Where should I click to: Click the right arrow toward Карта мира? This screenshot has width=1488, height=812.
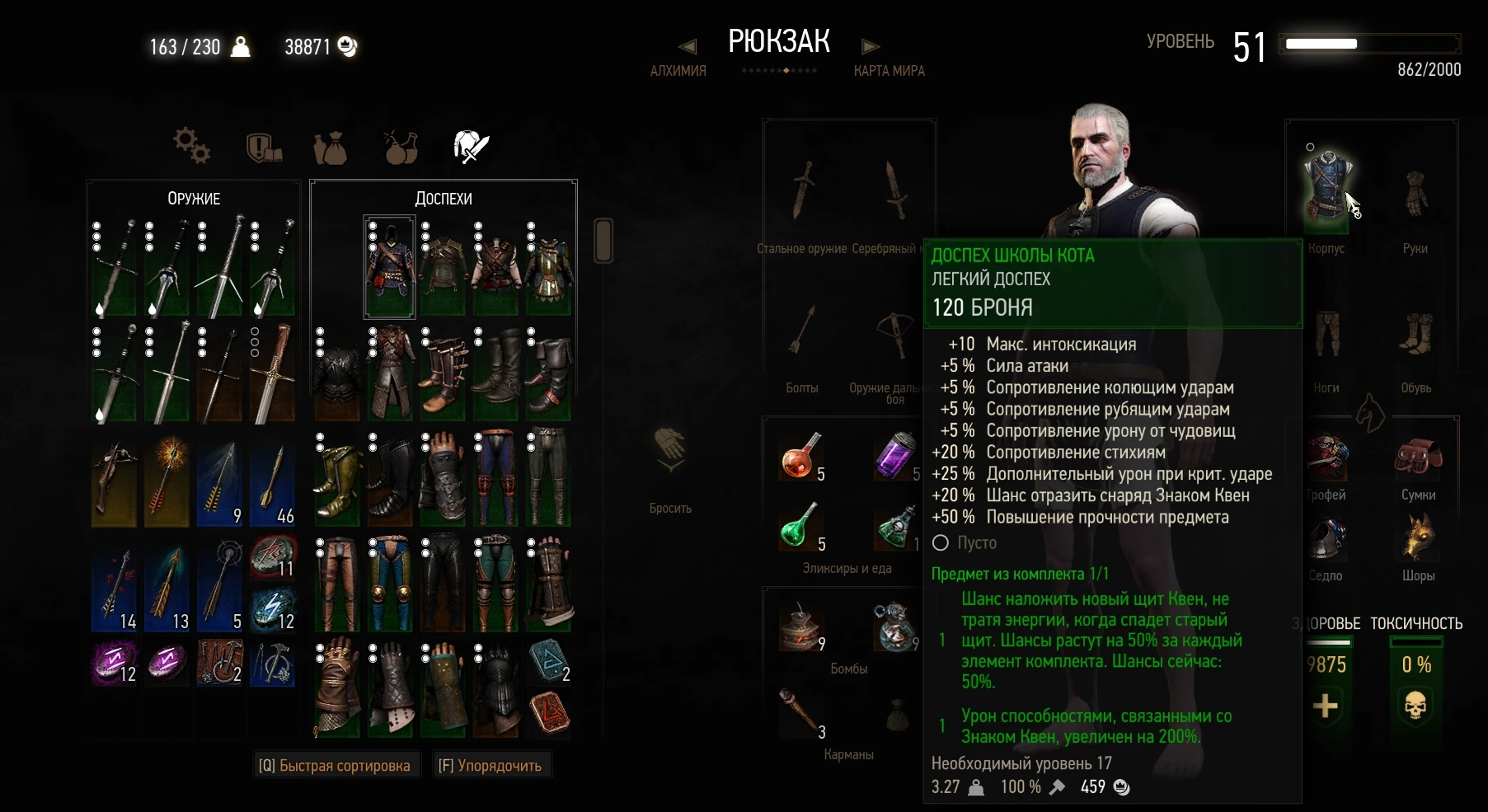click(871, 46)
